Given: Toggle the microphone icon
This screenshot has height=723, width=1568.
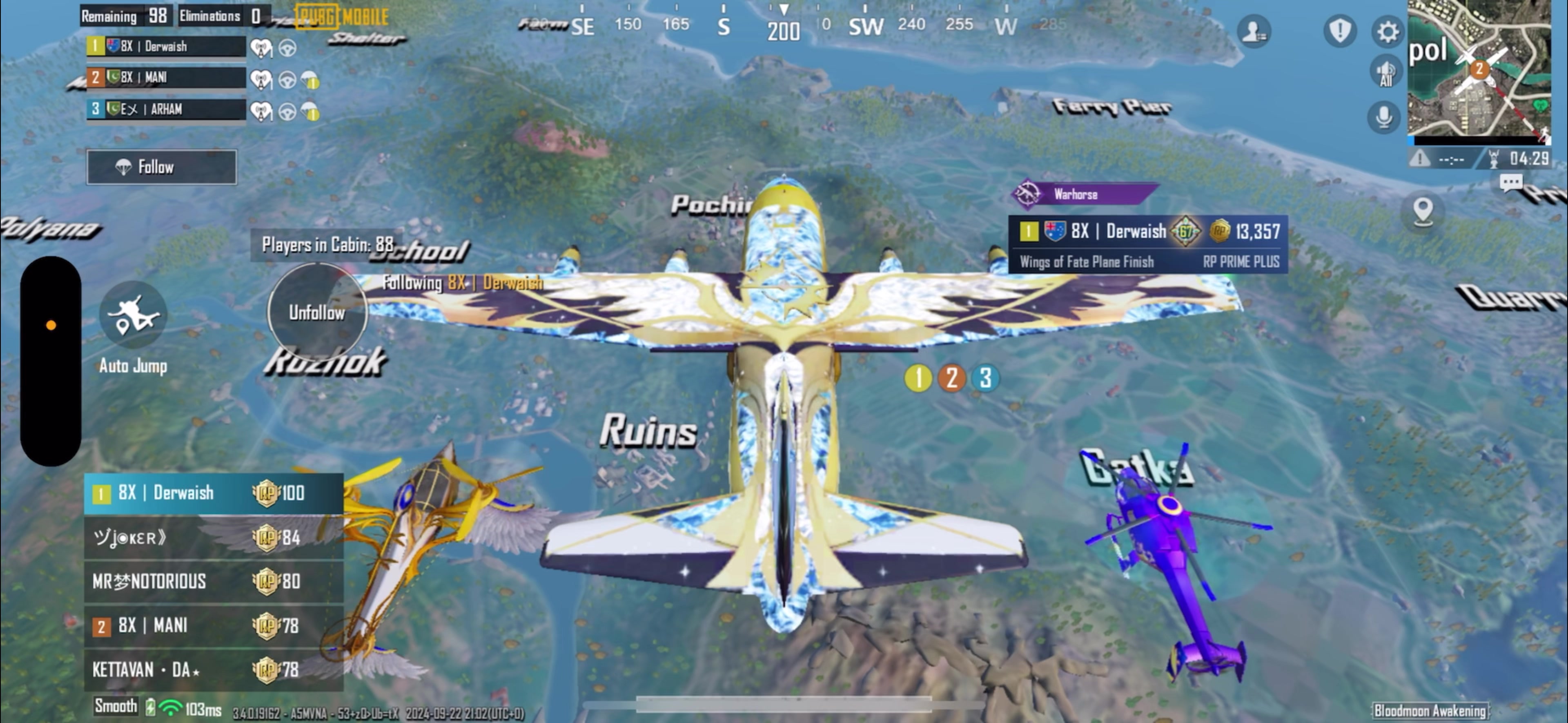Looking at the screenshot, I should click(1383, 116).
